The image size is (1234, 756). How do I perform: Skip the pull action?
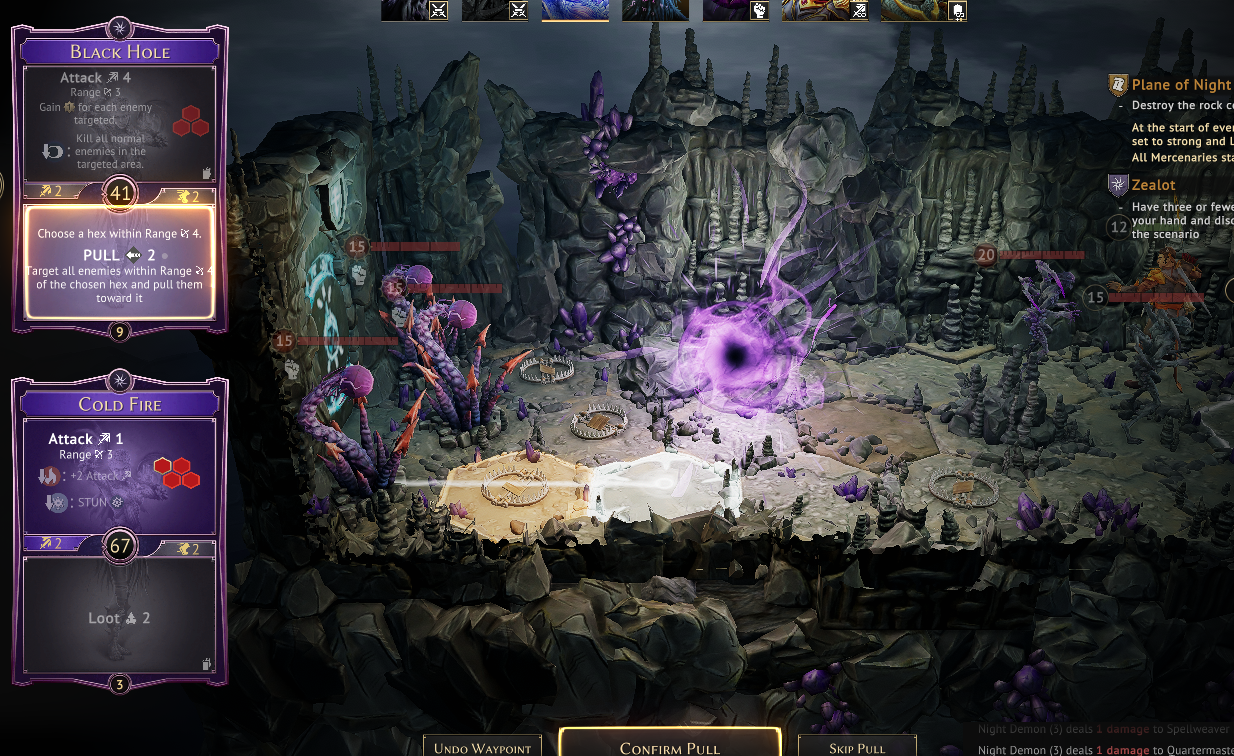click(857, 746)
